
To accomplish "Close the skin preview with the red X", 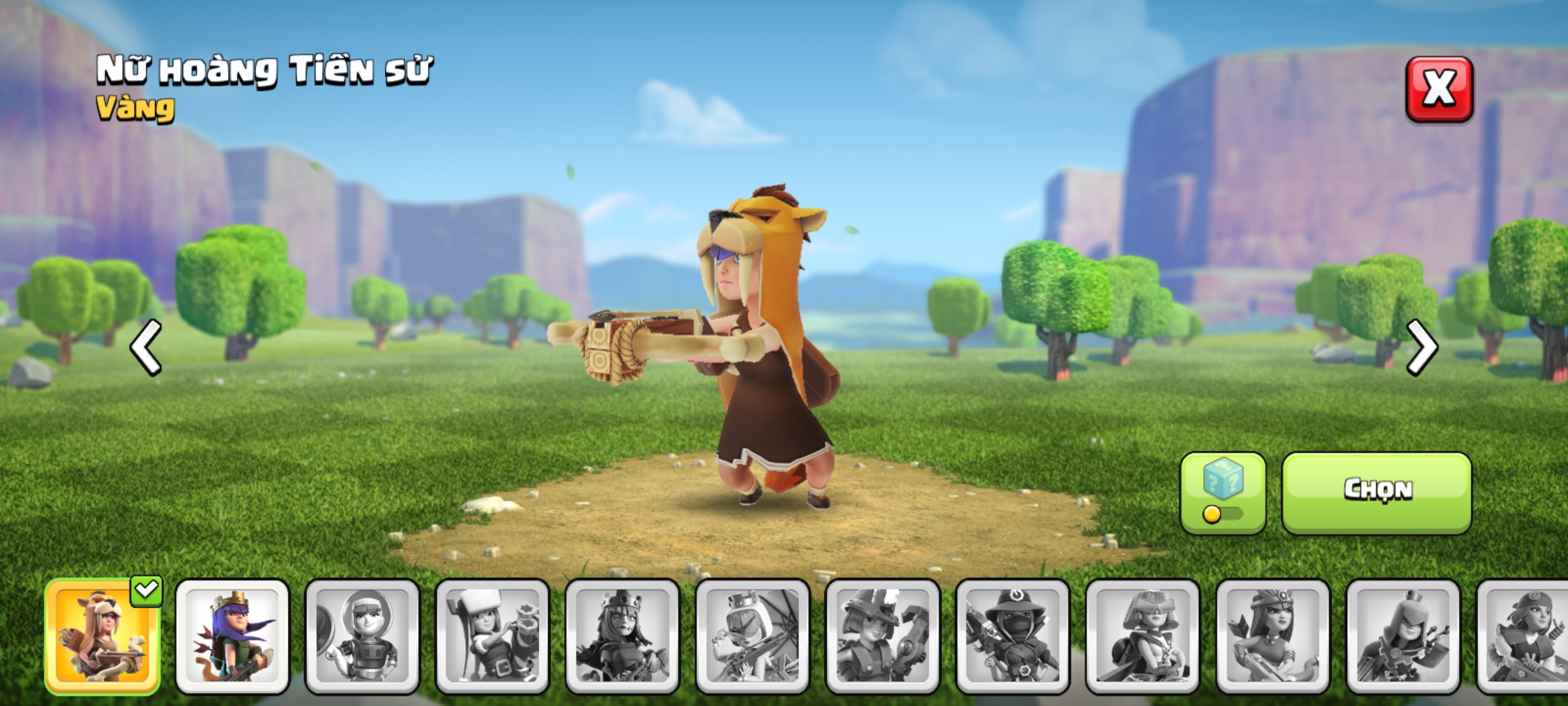I will point(1439,90).
